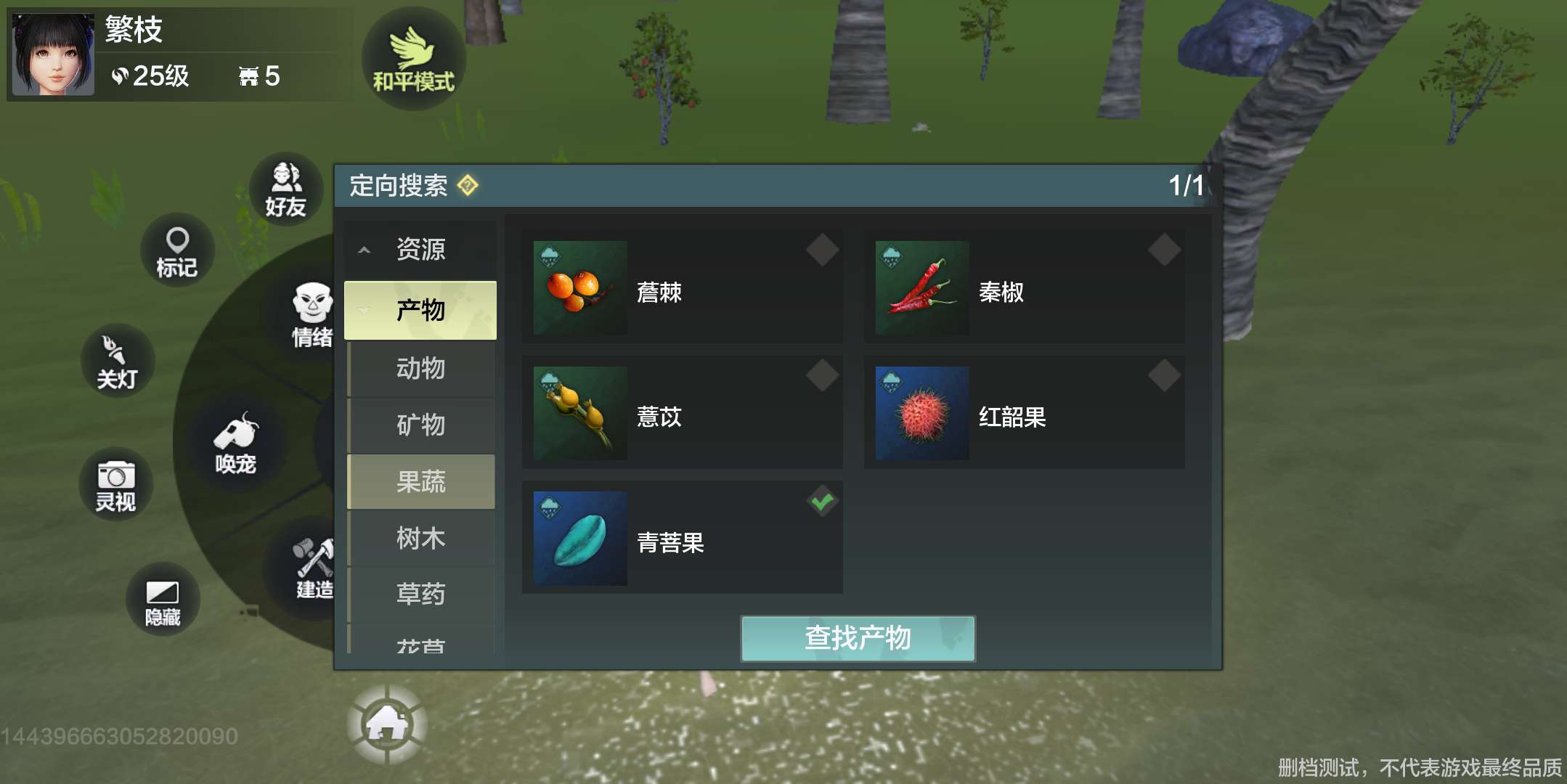Select the 标记 (marker) tool

(x=176, y=250)
